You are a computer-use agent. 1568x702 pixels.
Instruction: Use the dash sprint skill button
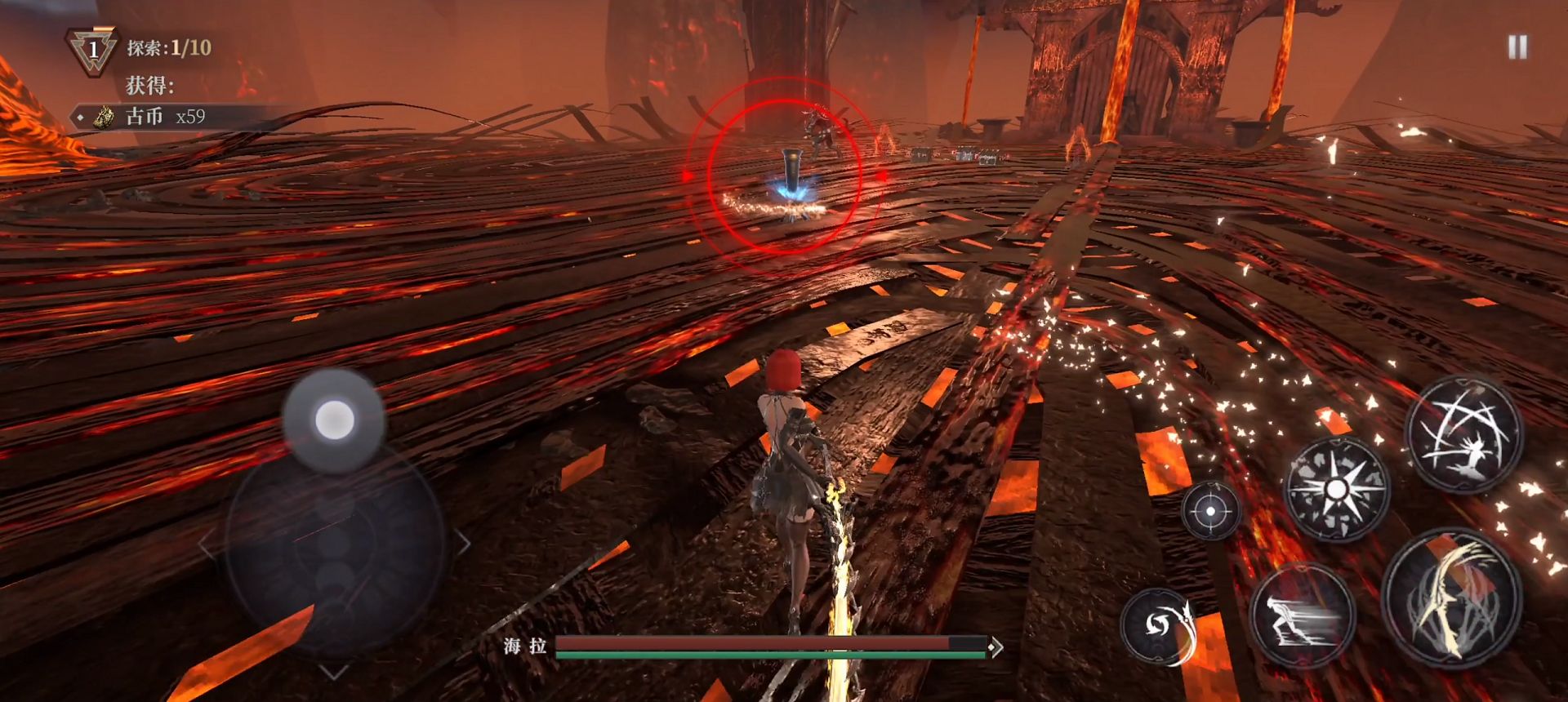1302,616
